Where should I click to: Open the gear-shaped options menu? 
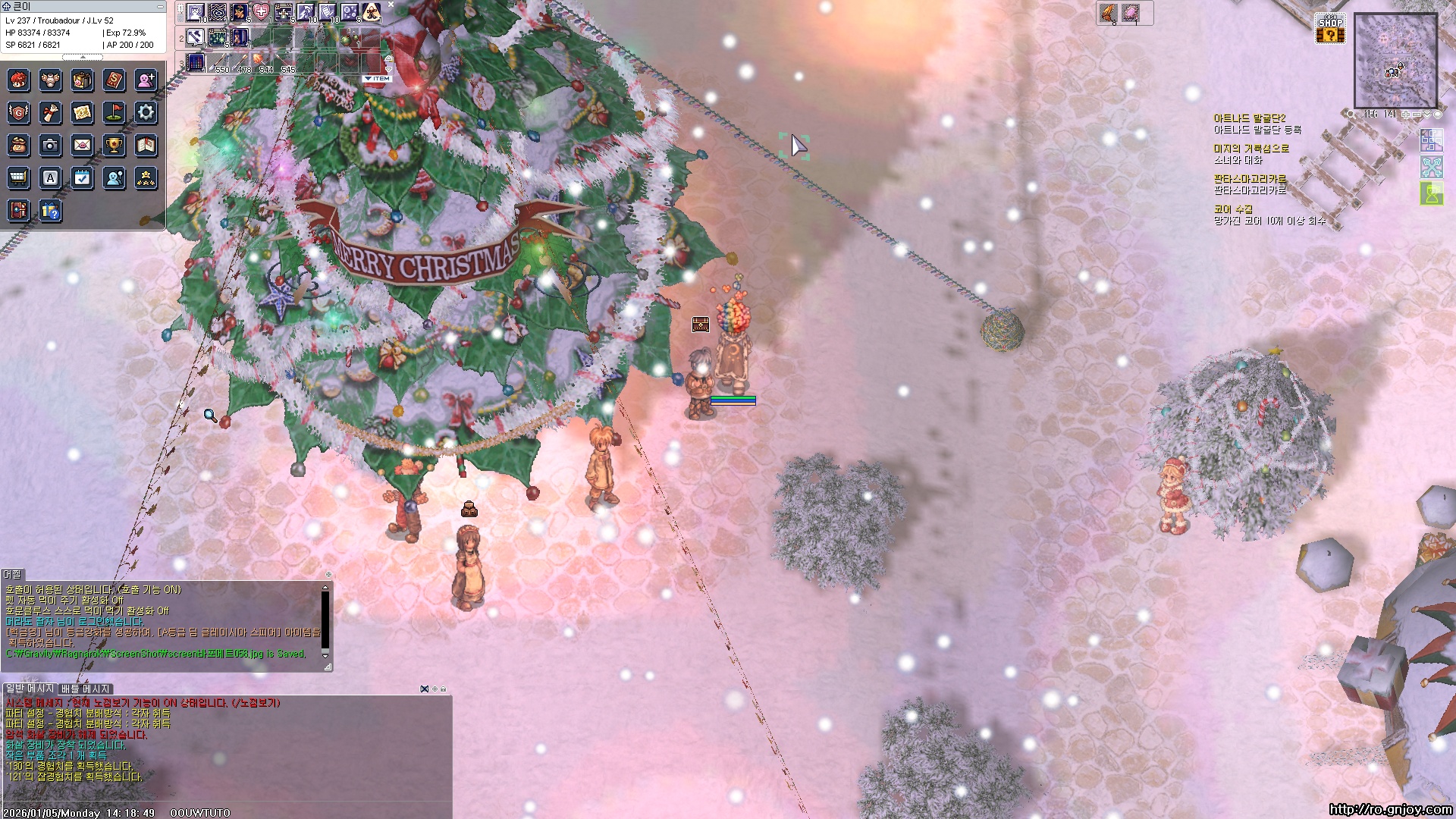(x=146, y=113)
